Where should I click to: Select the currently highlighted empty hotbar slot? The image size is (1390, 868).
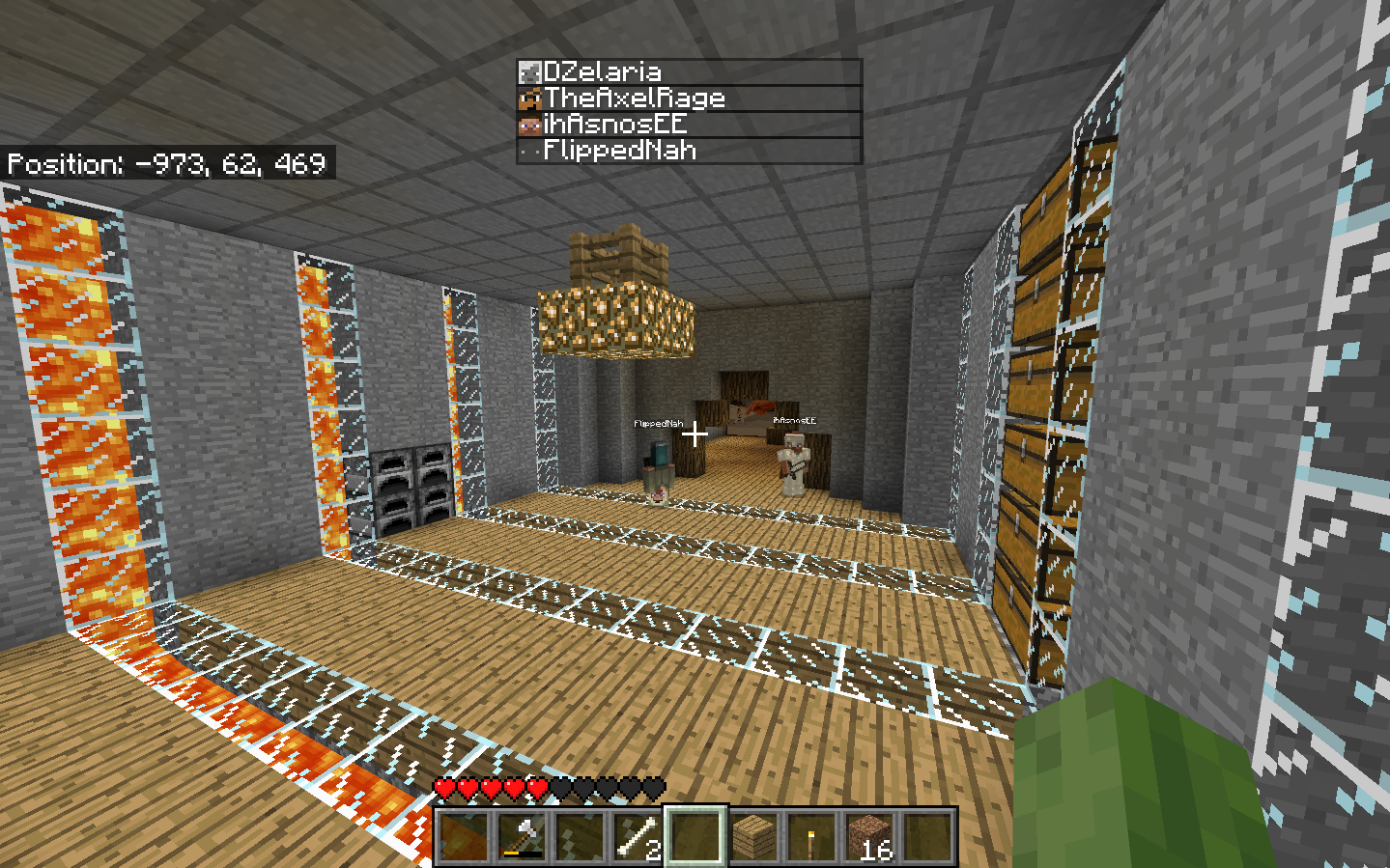click(x=694, y=838)
